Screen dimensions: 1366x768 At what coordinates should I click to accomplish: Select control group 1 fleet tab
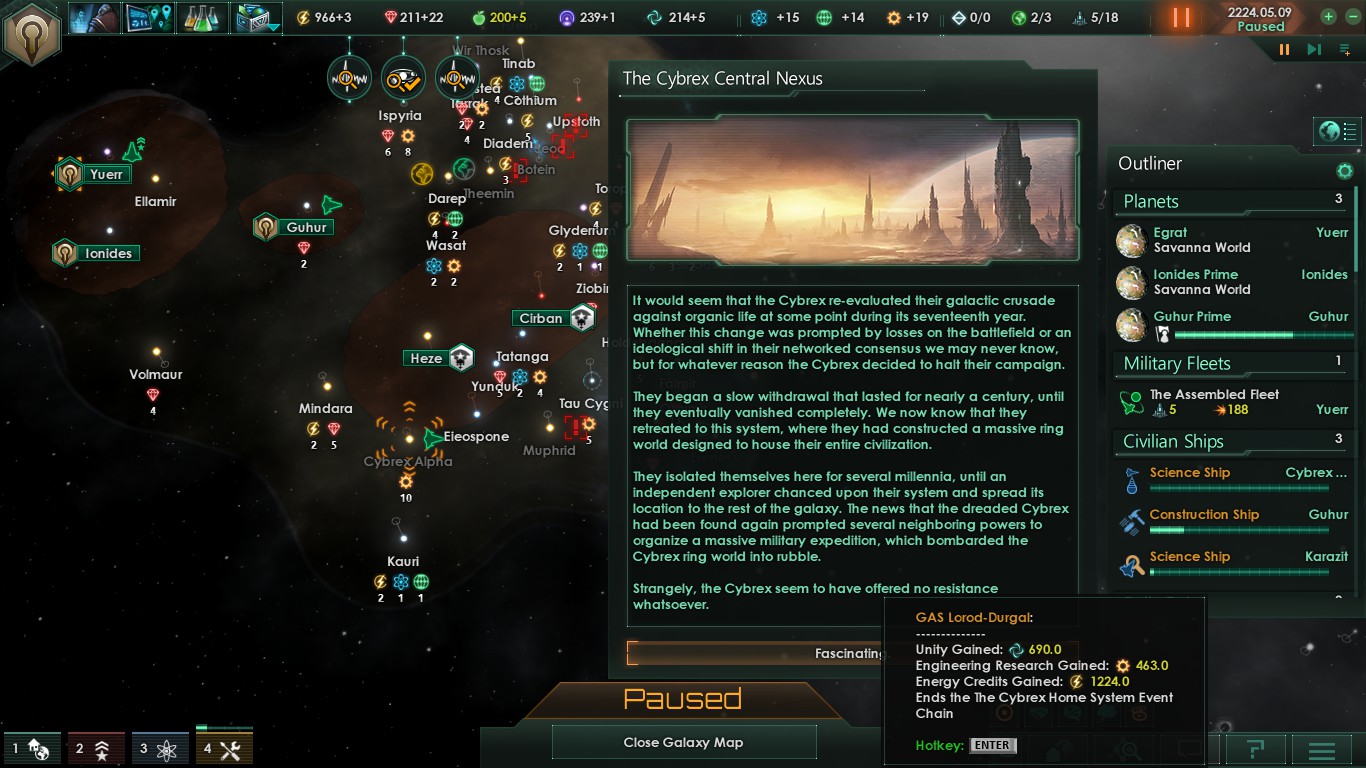pos(32,747)
